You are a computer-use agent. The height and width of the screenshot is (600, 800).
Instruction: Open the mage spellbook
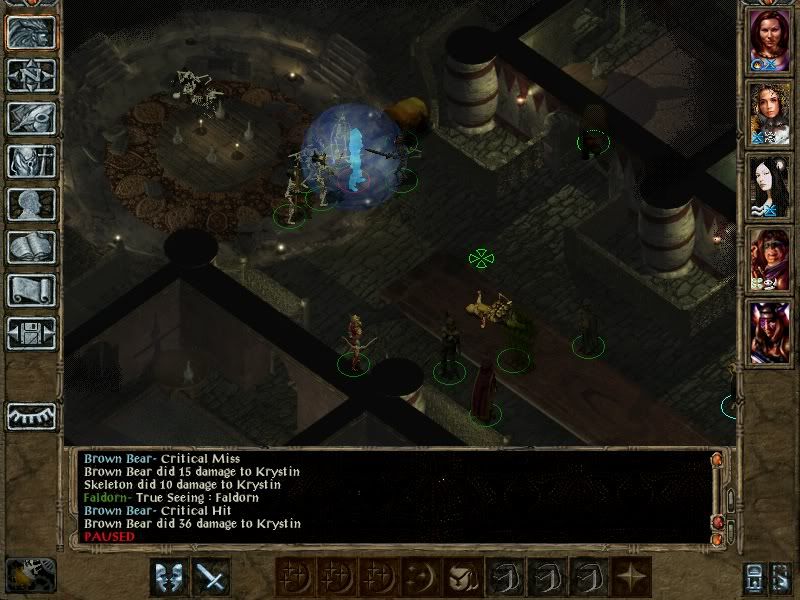[30, 247]
